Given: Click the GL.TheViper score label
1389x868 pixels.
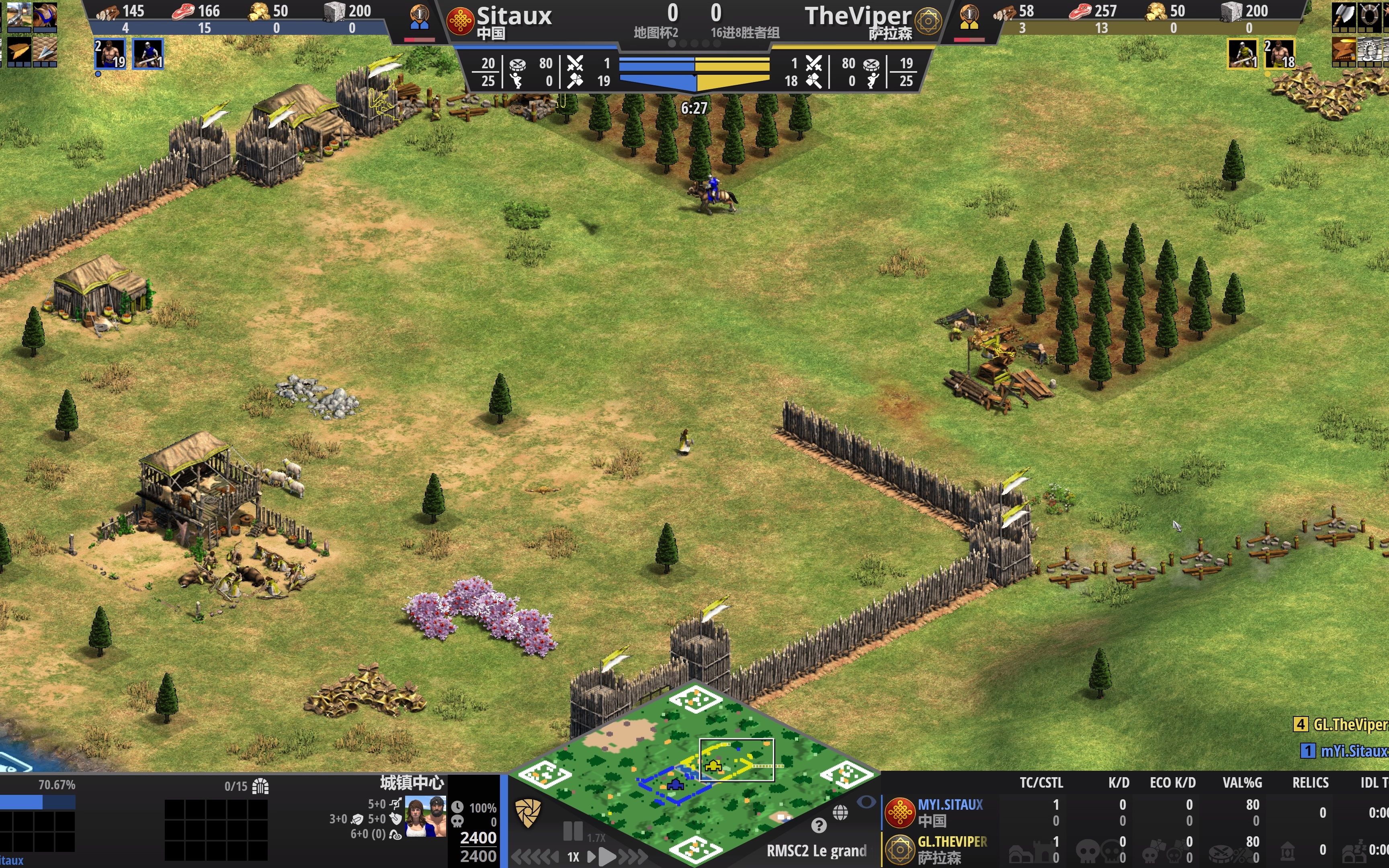Looking at the screenshot, I should [1349, 725].
